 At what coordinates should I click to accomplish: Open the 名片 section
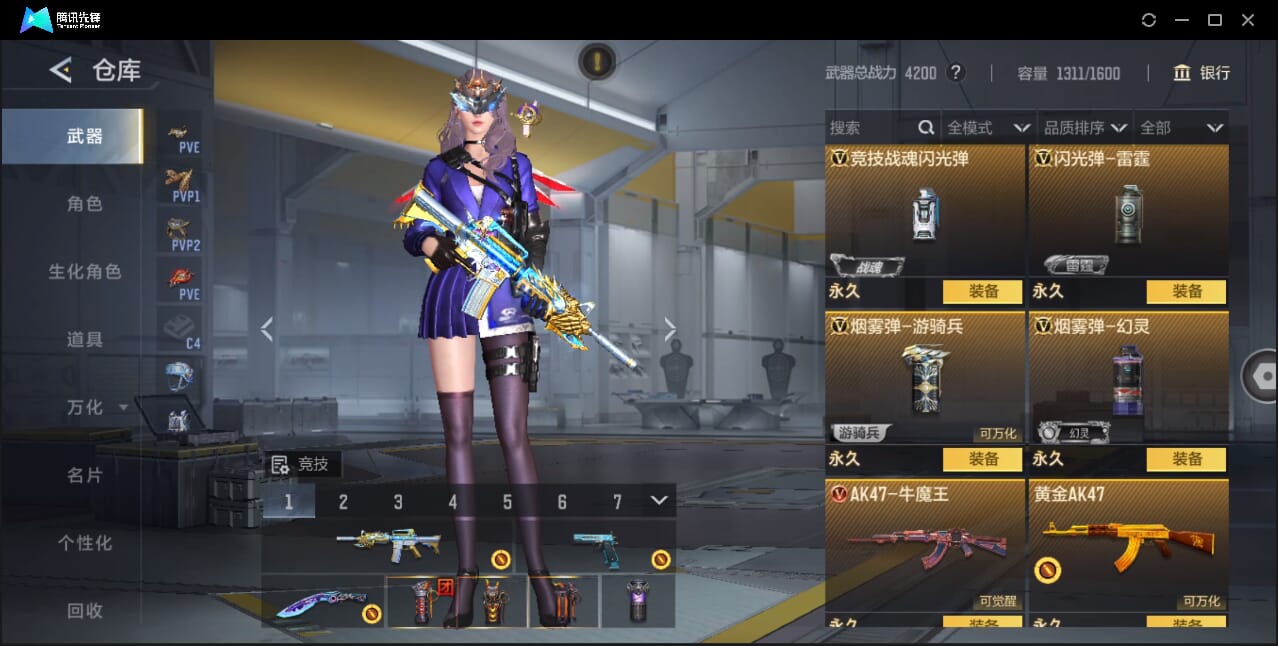coord(85,475)
